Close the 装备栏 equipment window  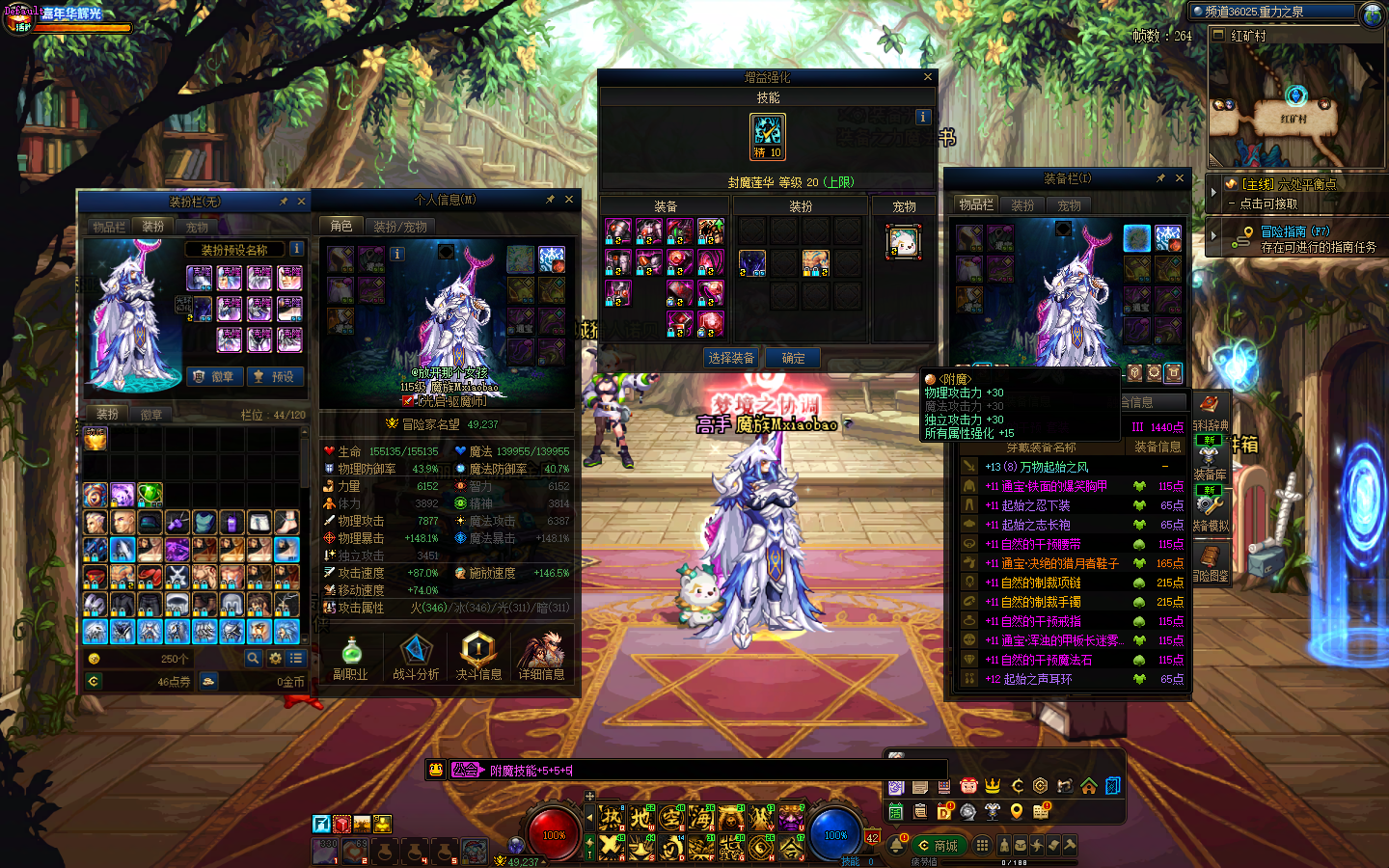coord(1179,178)
